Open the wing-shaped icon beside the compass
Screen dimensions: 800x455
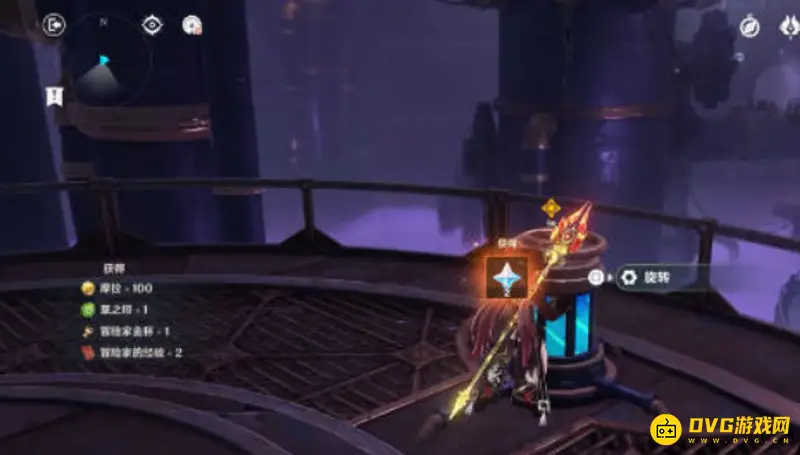tap(788, 28)
